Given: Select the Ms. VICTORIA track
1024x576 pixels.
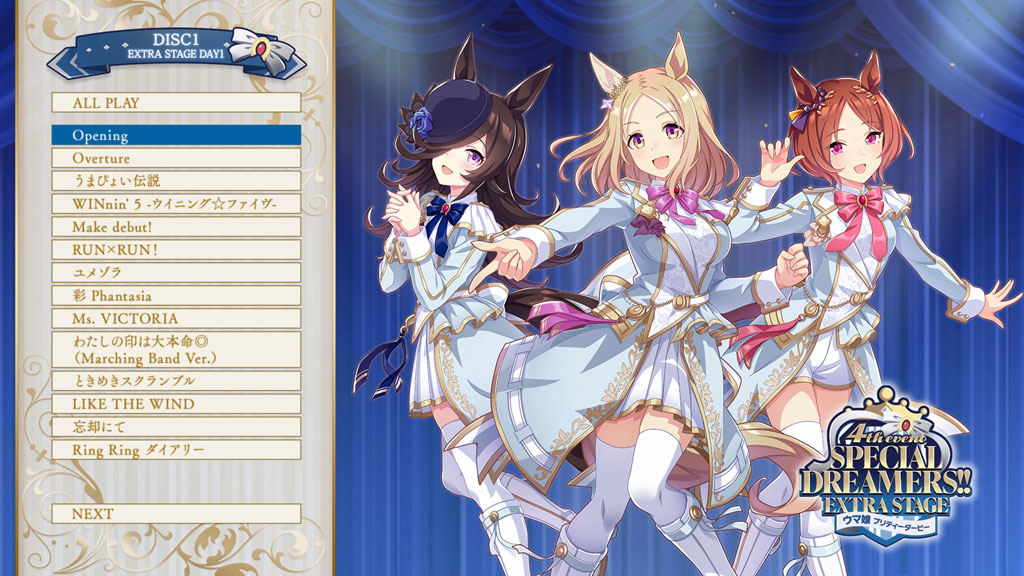Looking at the screenshot, I should coord(176,319).
